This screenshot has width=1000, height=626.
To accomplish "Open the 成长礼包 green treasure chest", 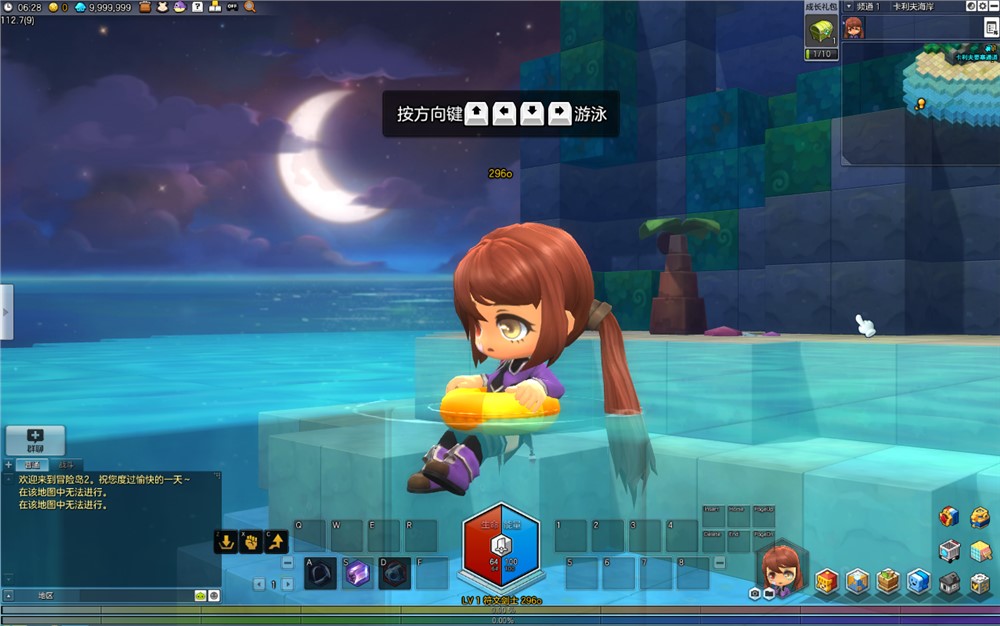I will [820, 31].
